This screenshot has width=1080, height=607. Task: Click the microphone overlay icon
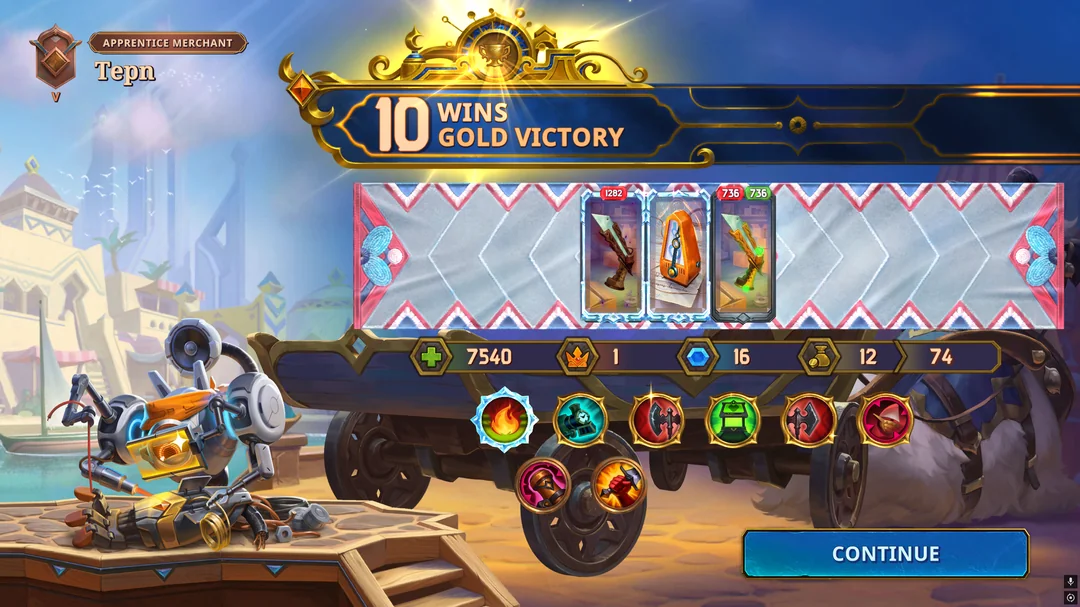(1070, 581)
